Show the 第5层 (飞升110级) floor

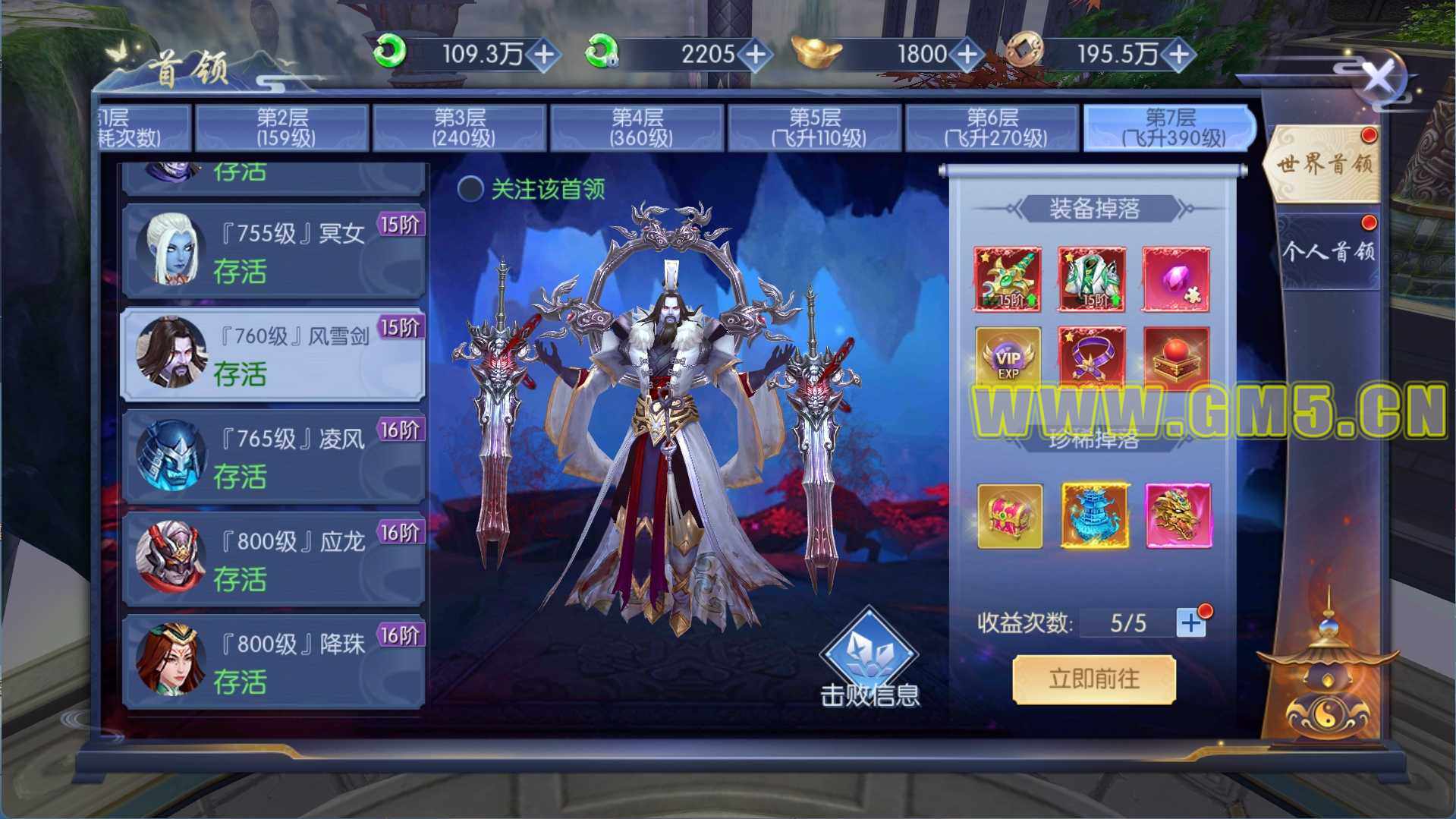[x=815, y=128]
